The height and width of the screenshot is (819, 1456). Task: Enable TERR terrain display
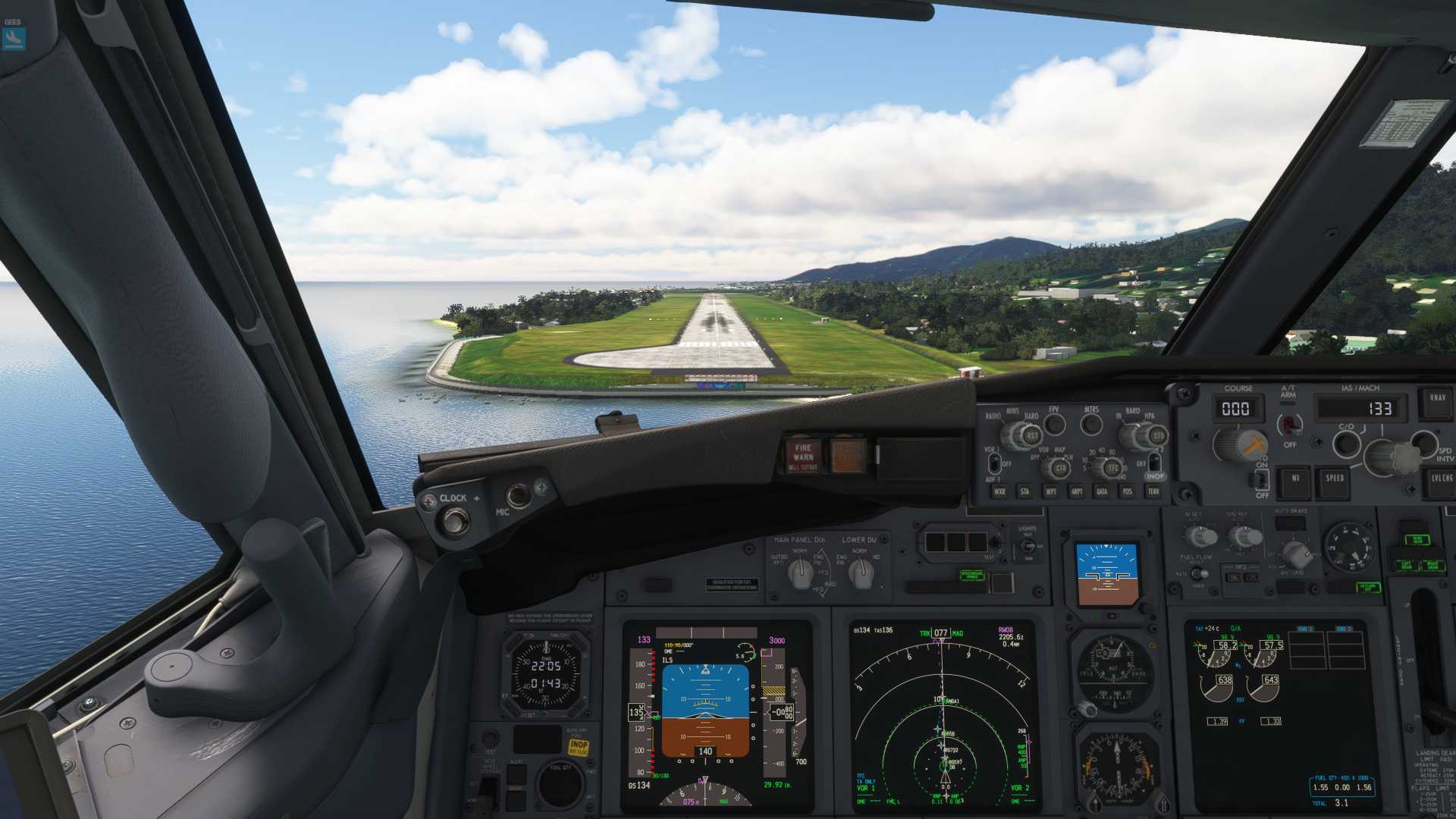(x=1153, y=491)
